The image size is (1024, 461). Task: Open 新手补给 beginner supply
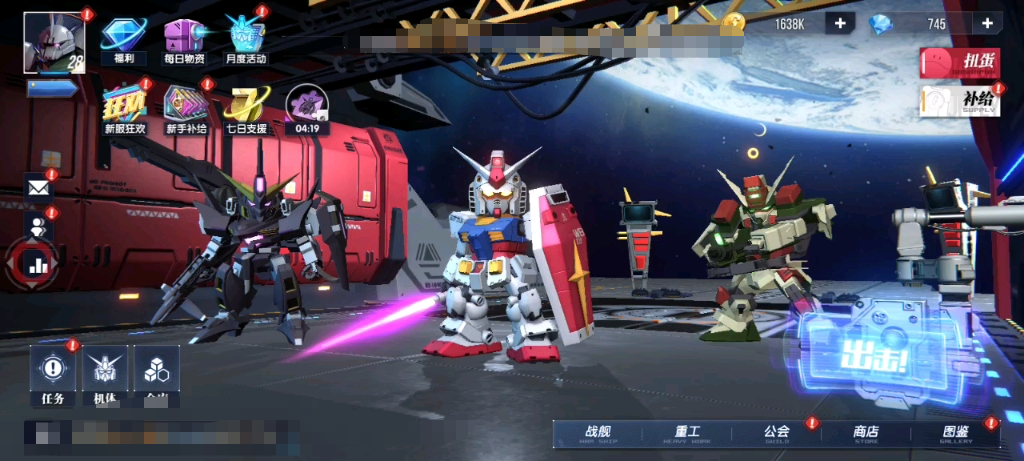tap(186, 108)
